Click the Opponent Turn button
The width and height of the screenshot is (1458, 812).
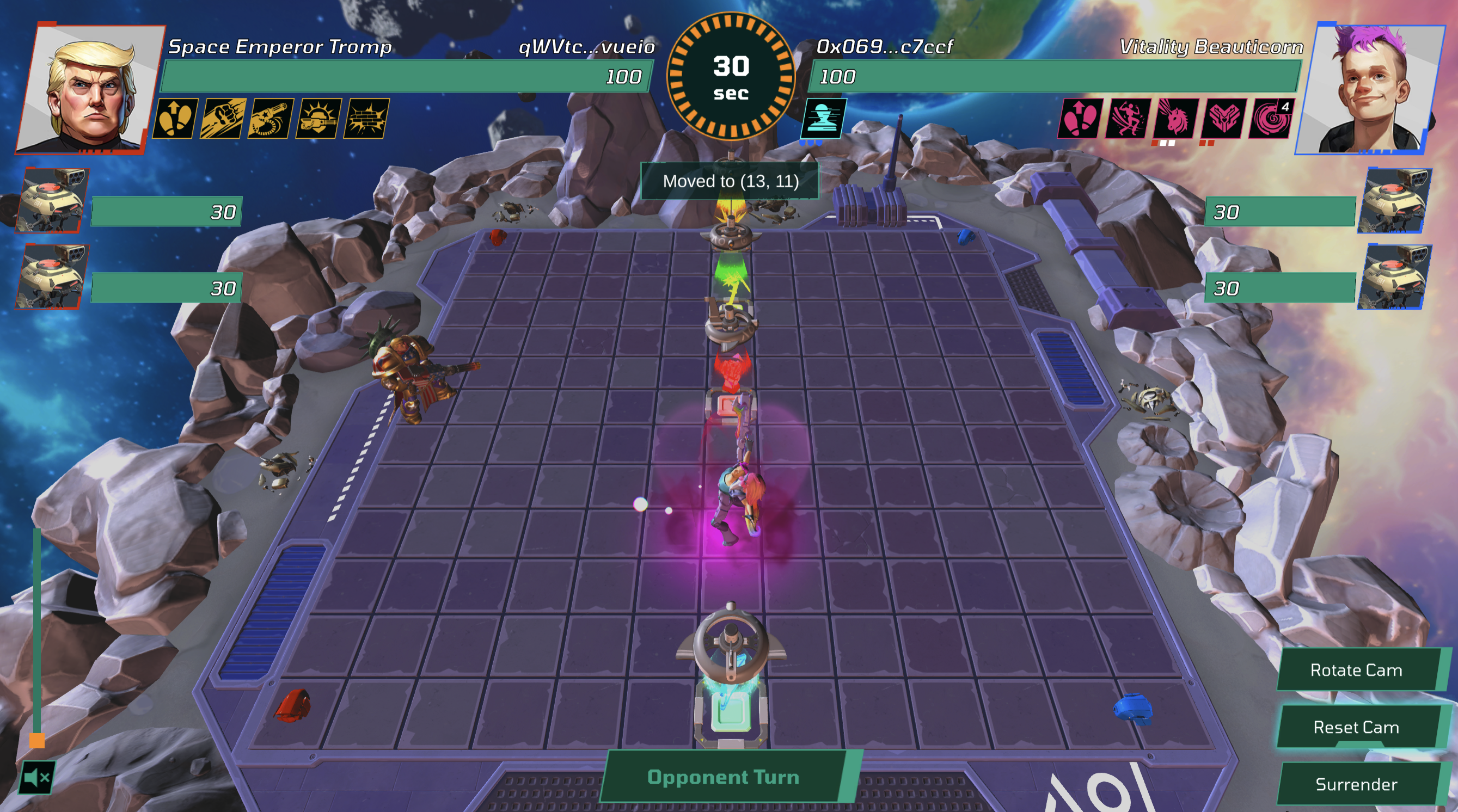[724, 777]
